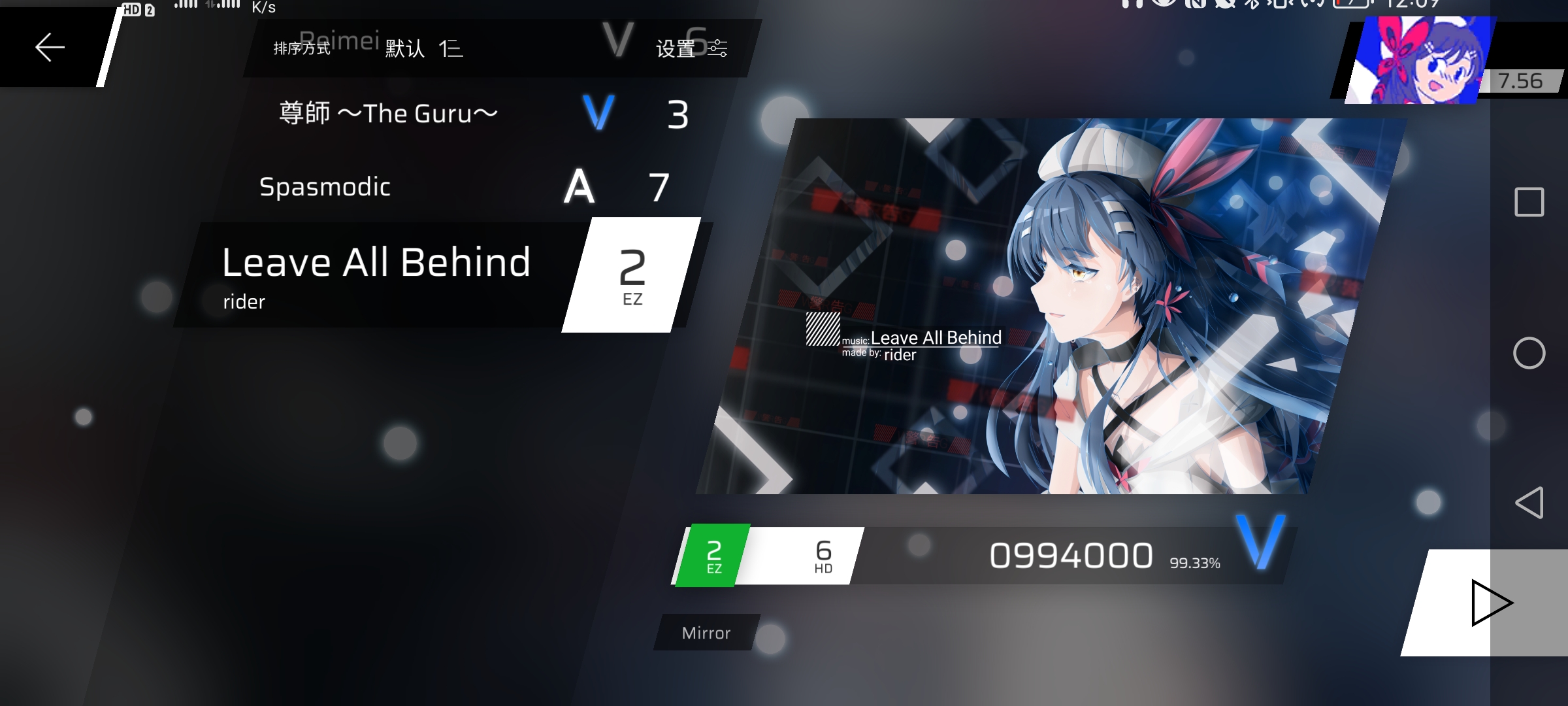The width and height of the screenshot is (1568, 706).
Task: Tap the Android recent apps square
Action: [x=1529, y=203]
